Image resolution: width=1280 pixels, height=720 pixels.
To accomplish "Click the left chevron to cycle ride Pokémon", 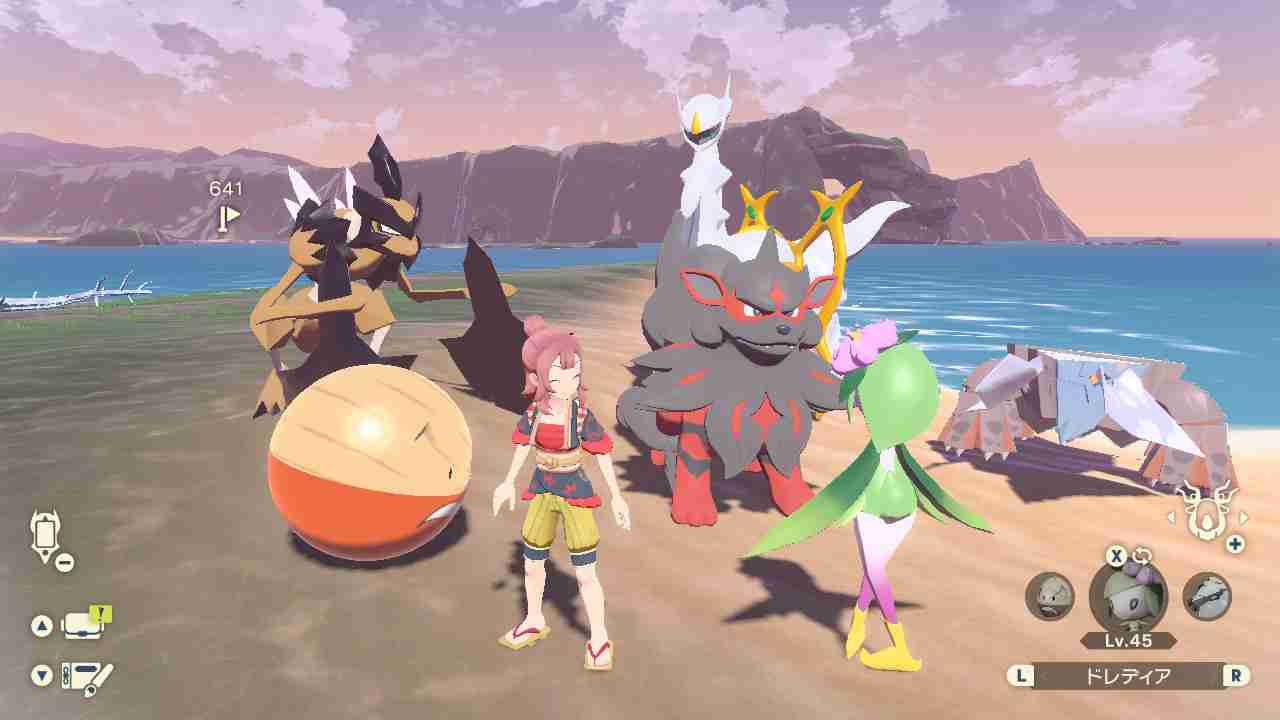I will pos(1172,517).
